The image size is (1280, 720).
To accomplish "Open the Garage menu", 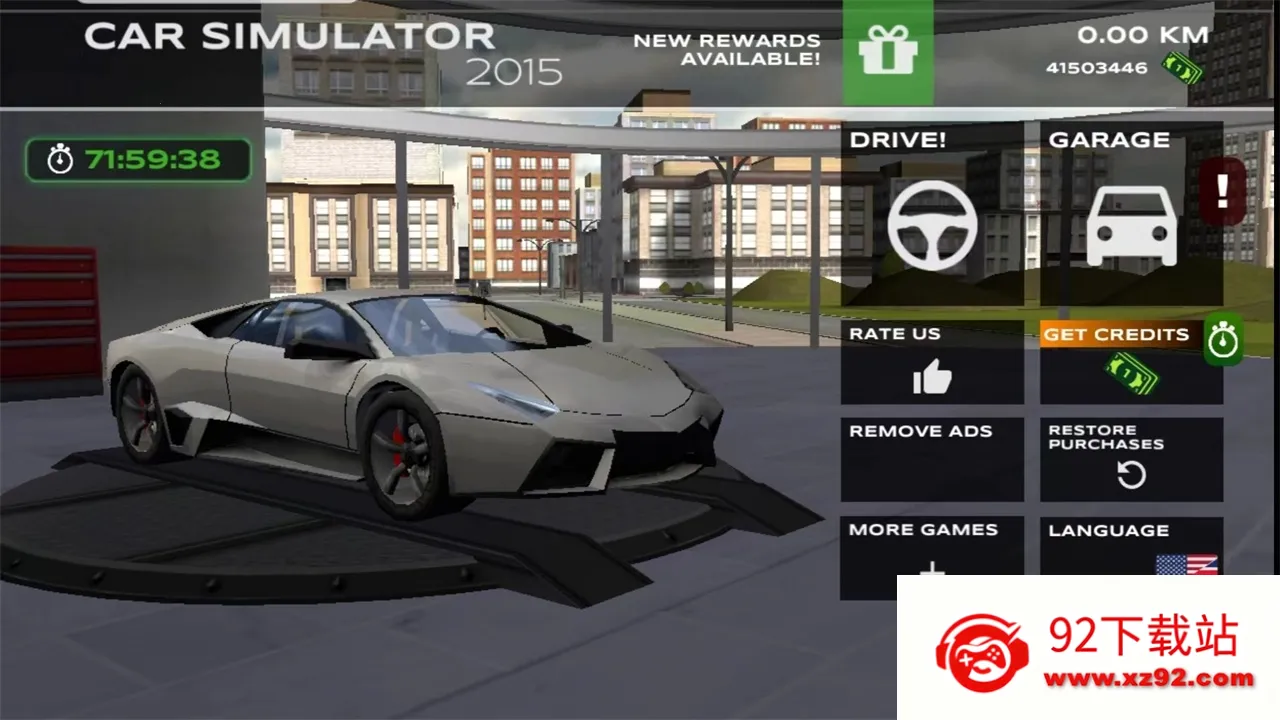I will point(1131,214).
